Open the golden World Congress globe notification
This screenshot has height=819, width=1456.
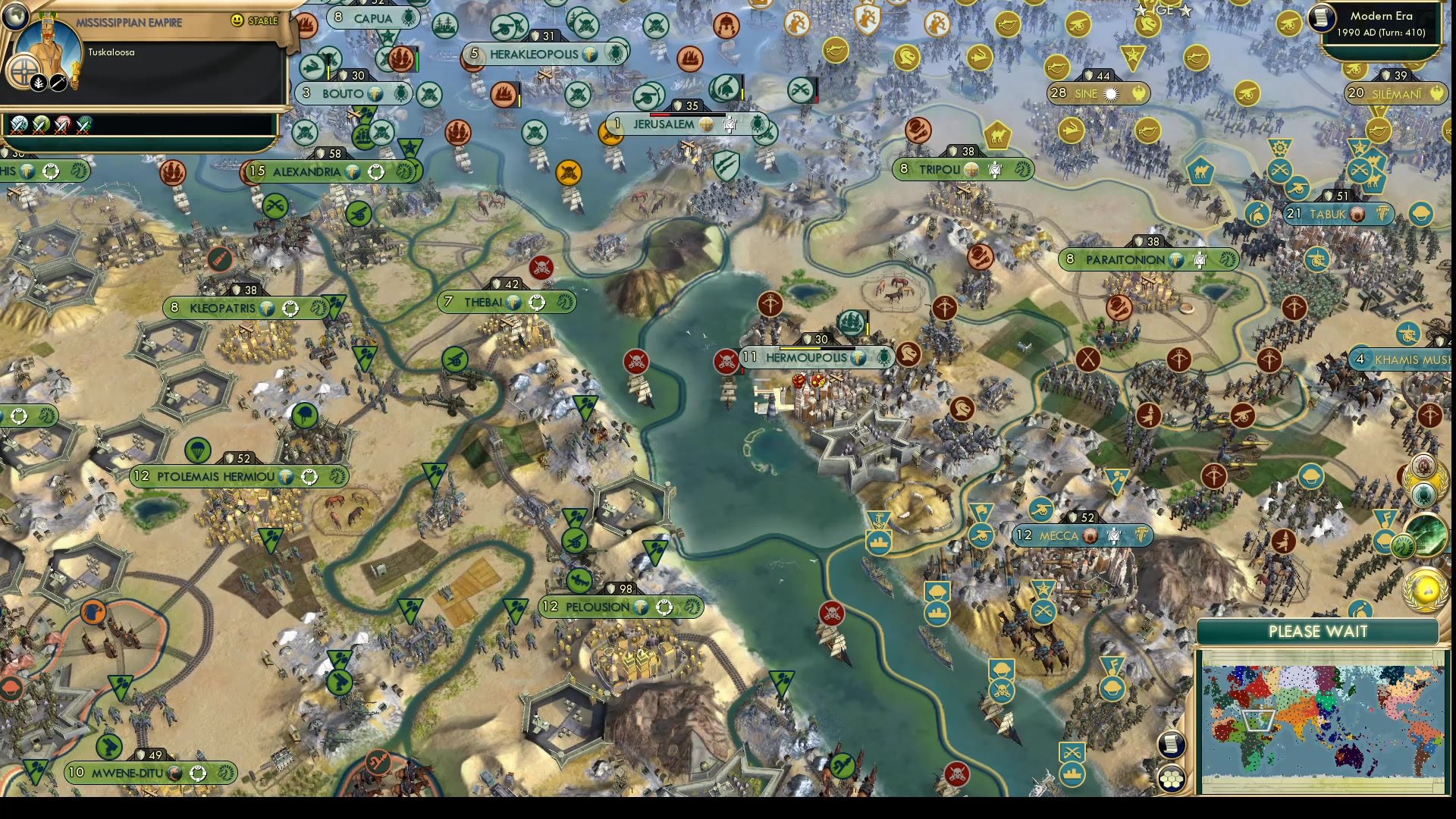1426,590
